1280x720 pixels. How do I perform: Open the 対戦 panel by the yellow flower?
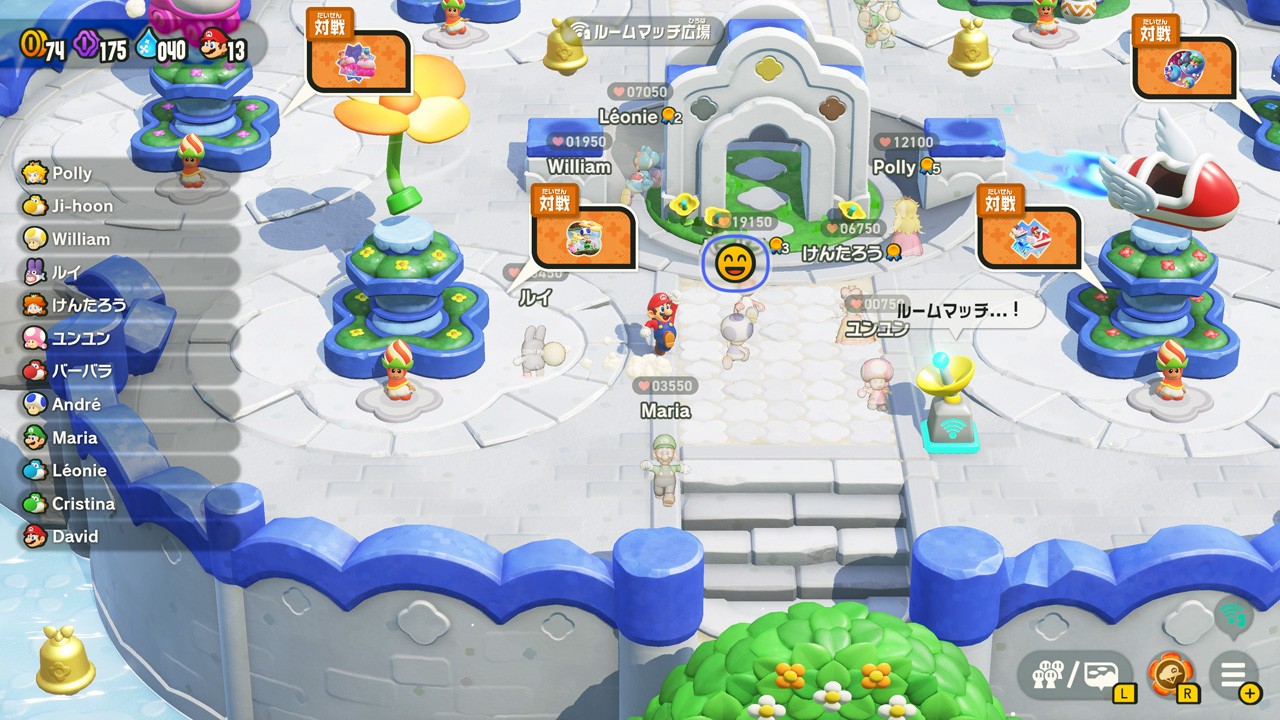click(x=357, y=60)
